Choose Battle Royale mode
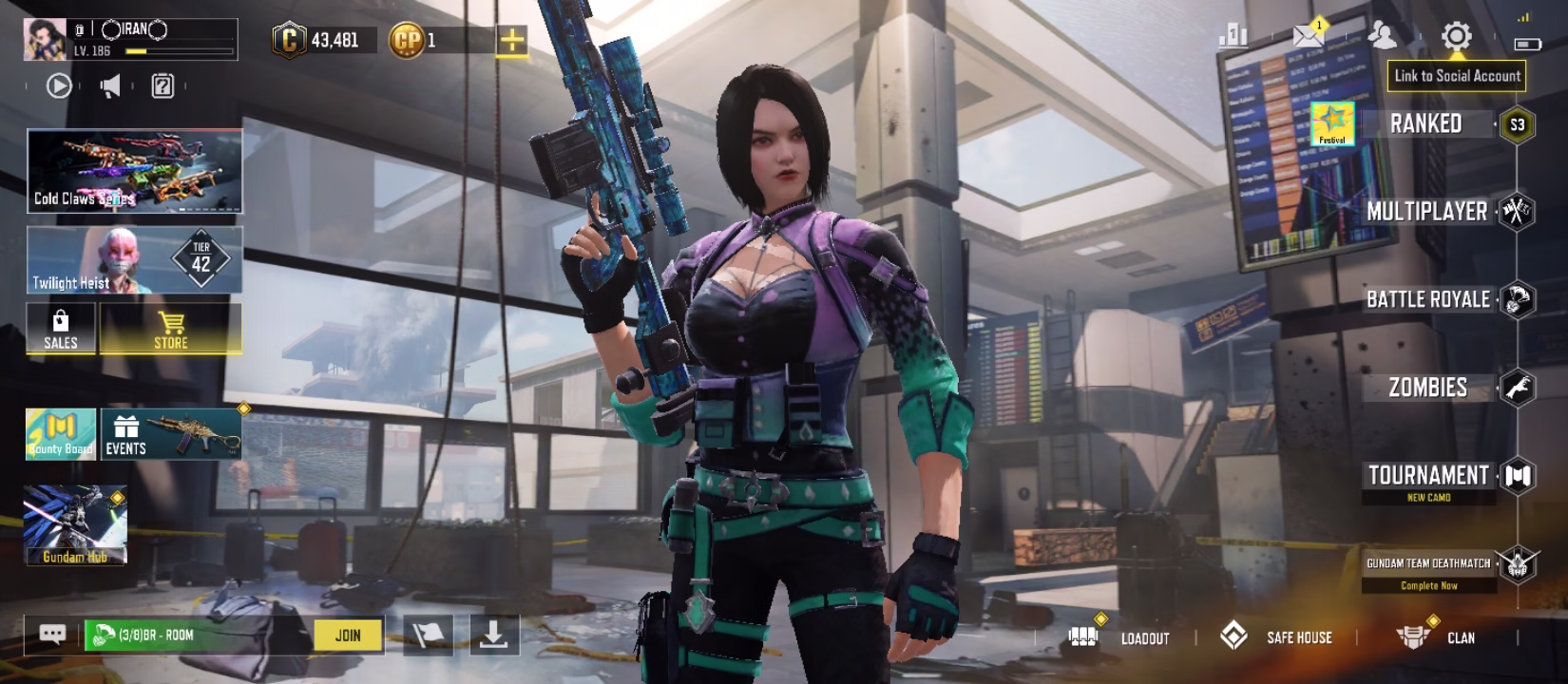 pos(1427,300)
